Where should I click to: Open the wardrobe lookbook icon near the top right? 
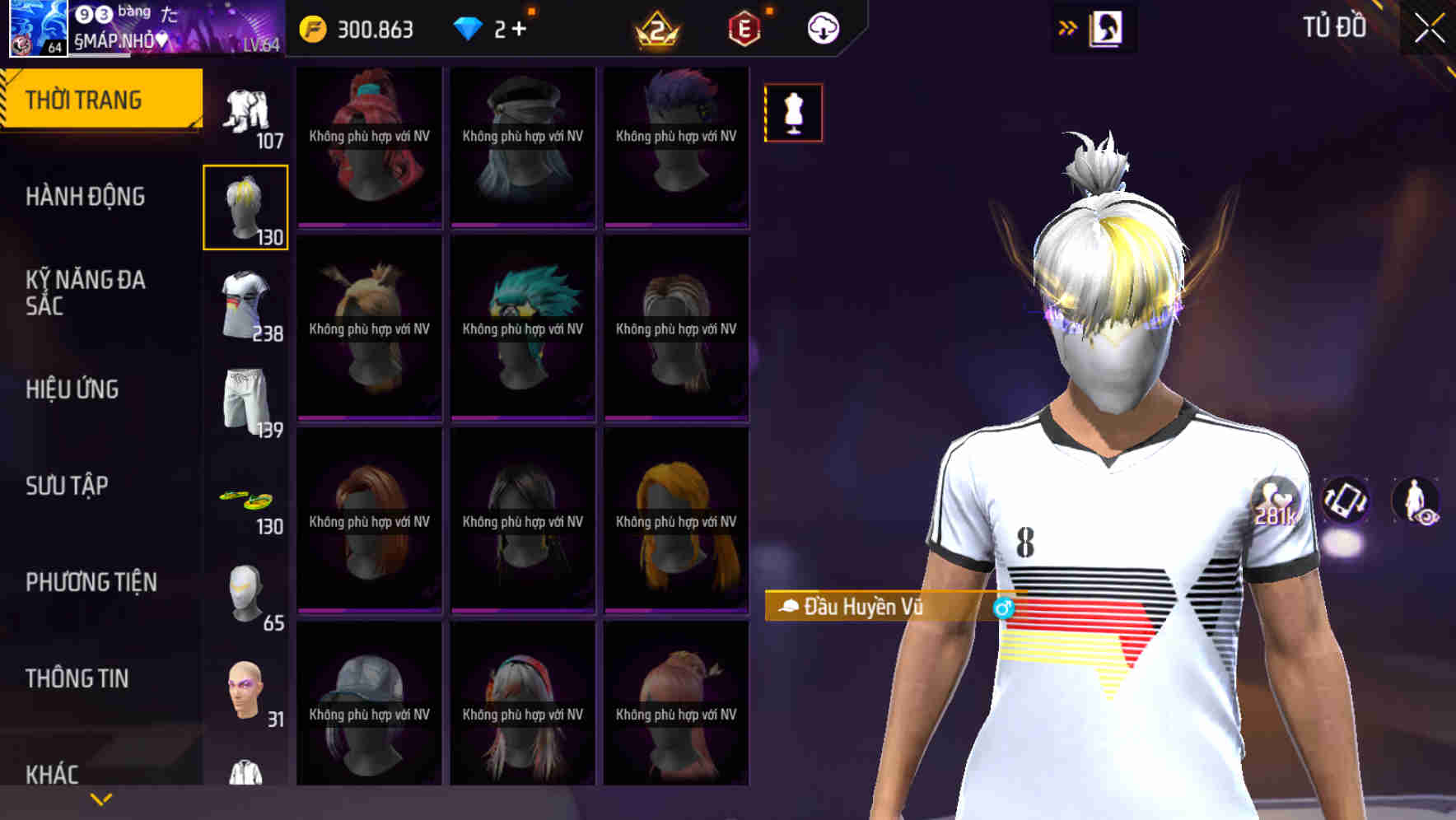[x=1107, y=27]
